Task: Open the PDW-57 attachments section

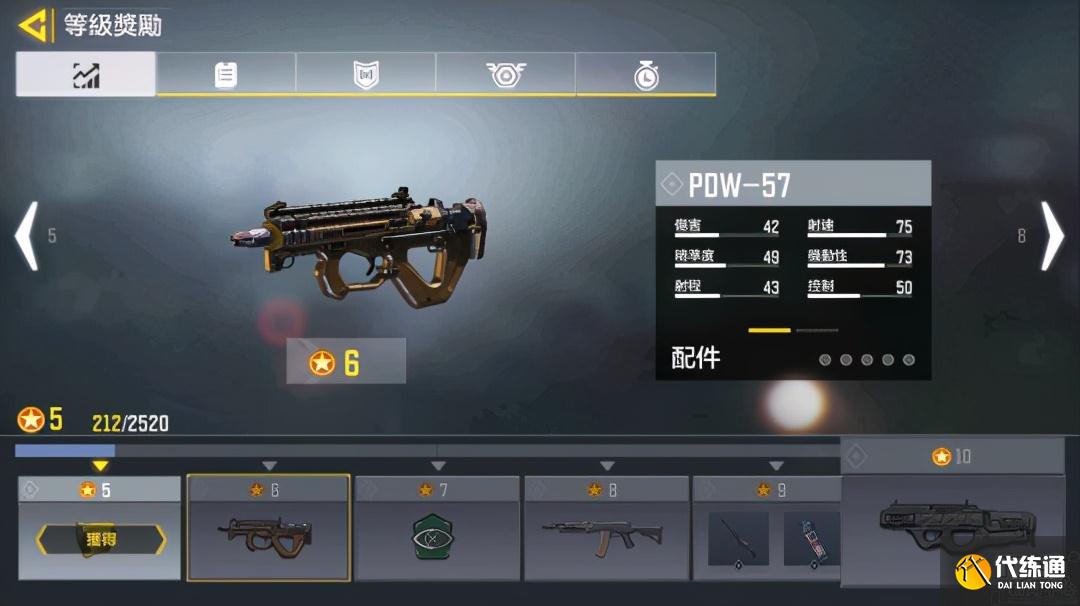Action: [x=793, y=358]
